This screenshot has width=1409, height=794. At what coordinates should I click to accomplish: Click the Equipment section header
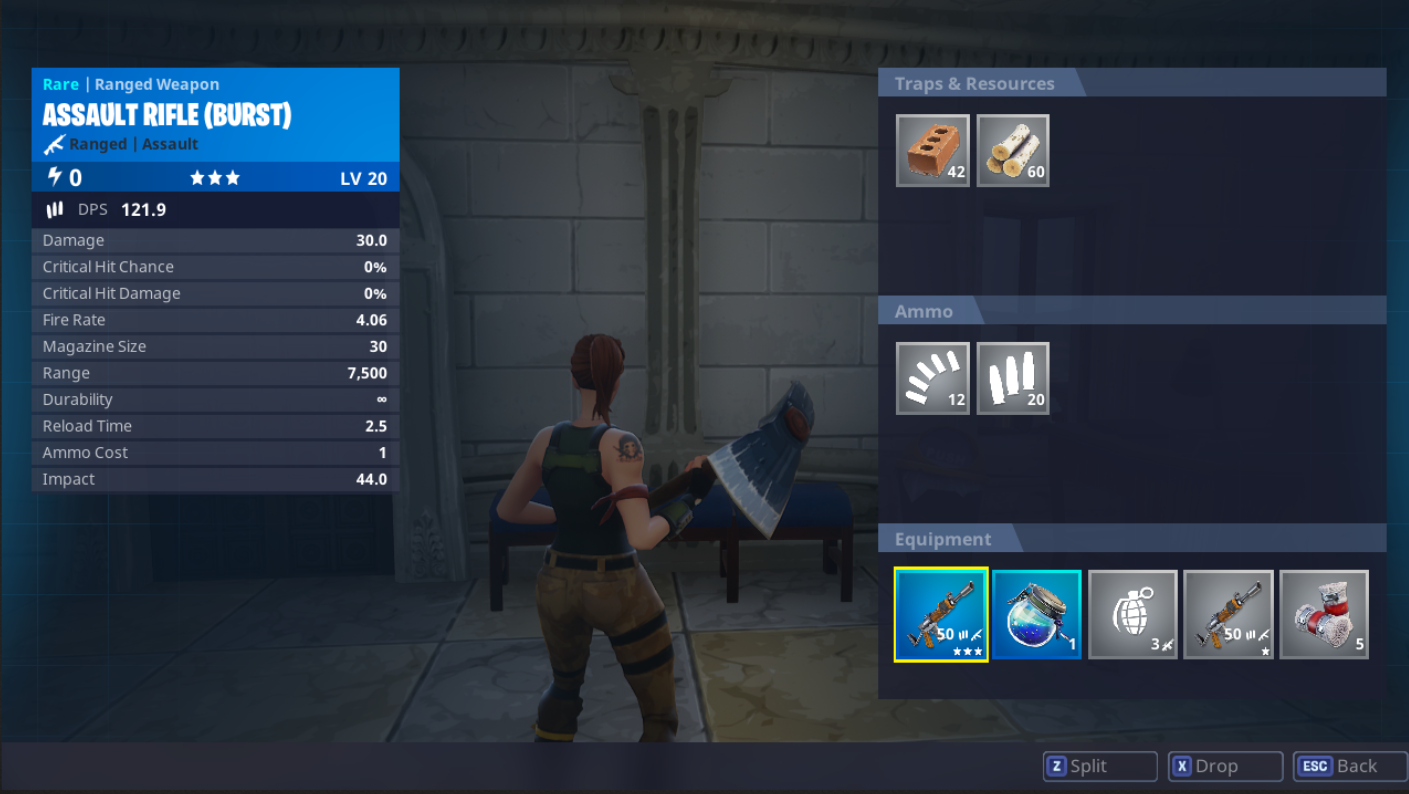[942, 539]
